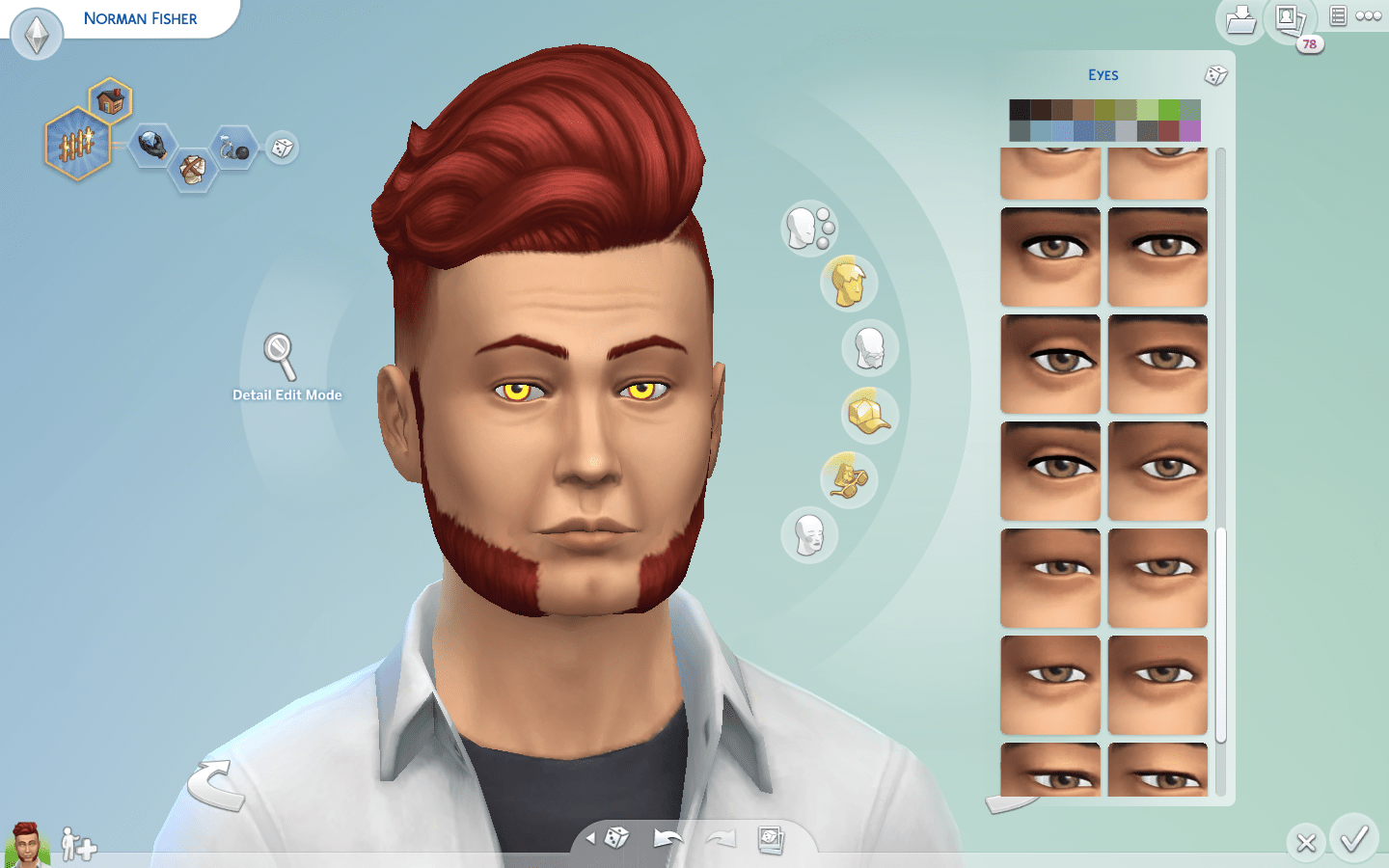
Task: Click the Add a Sim icon
Action: coord(79,846)
